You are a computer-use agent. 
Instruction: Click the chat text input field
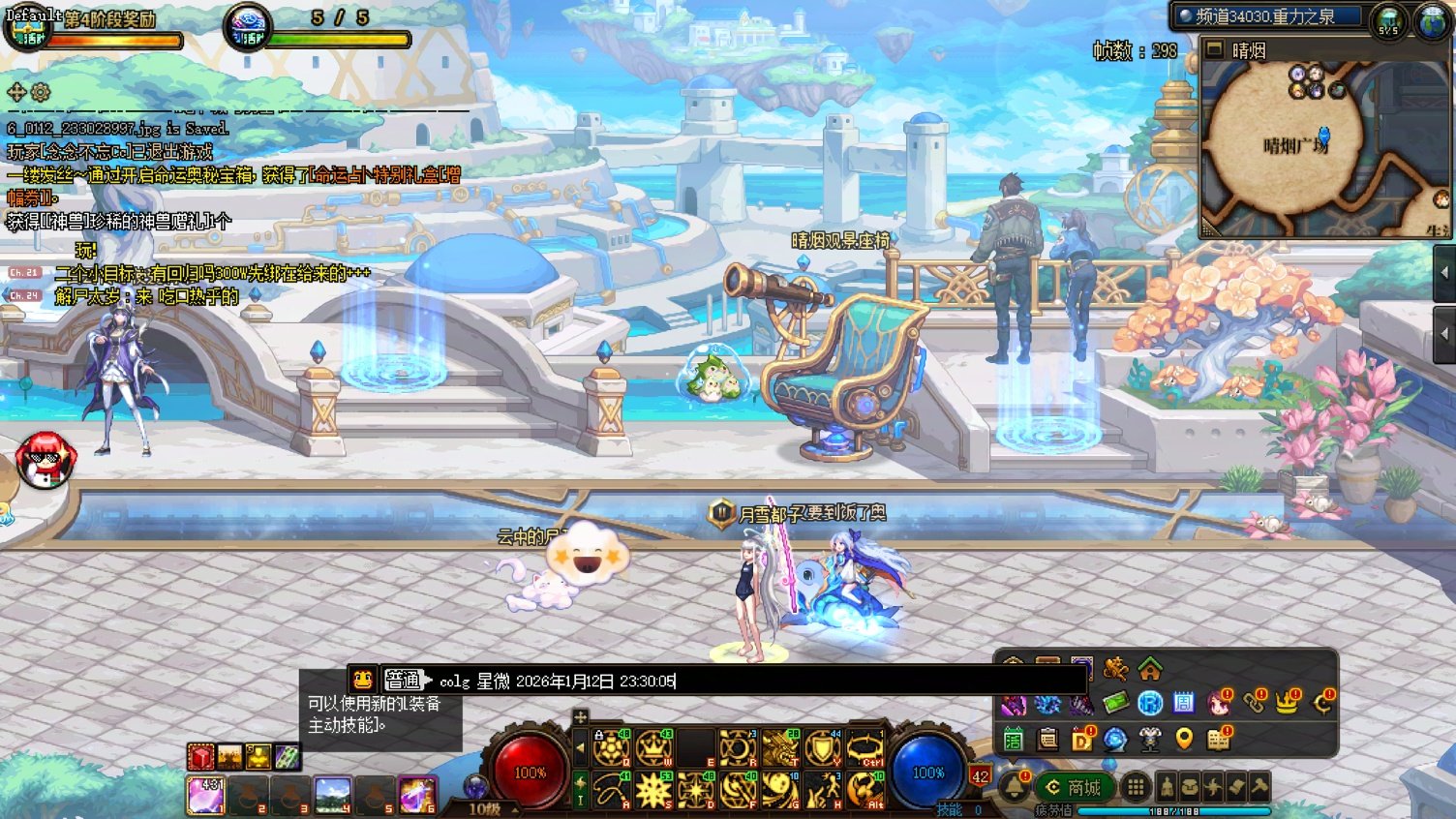pos(755,681)
